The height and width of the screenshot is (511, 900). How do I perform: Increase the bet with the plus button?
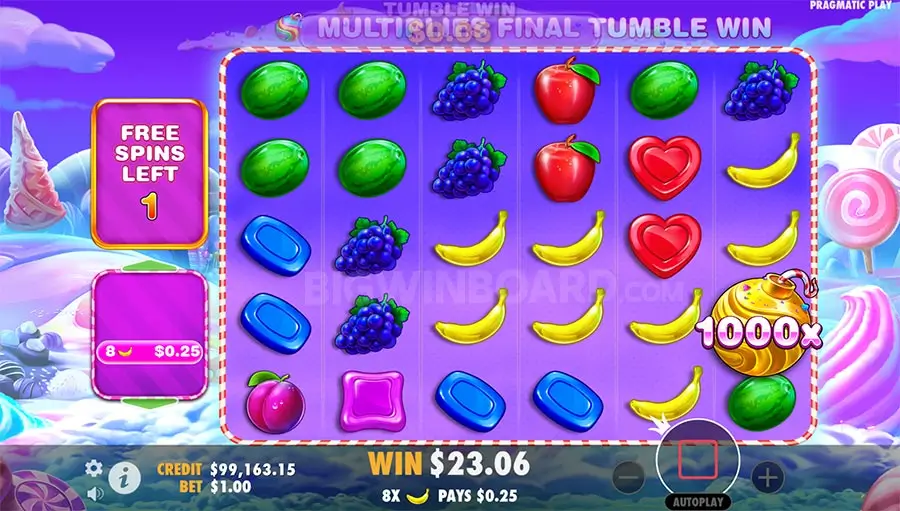coord(767,477)
